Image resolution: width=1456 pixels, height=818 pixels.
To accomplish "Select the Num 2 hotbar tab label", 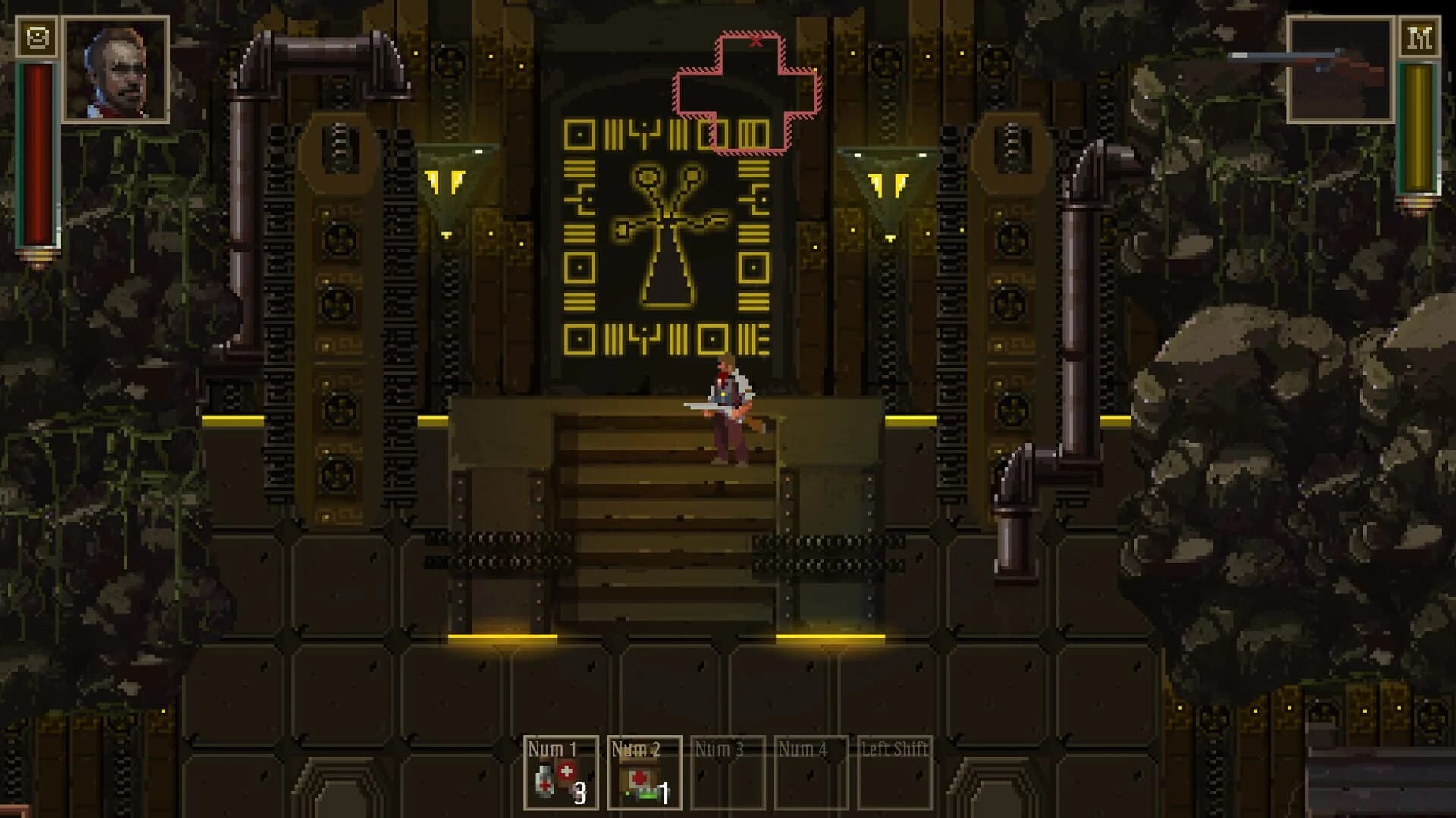I will 637,752.
